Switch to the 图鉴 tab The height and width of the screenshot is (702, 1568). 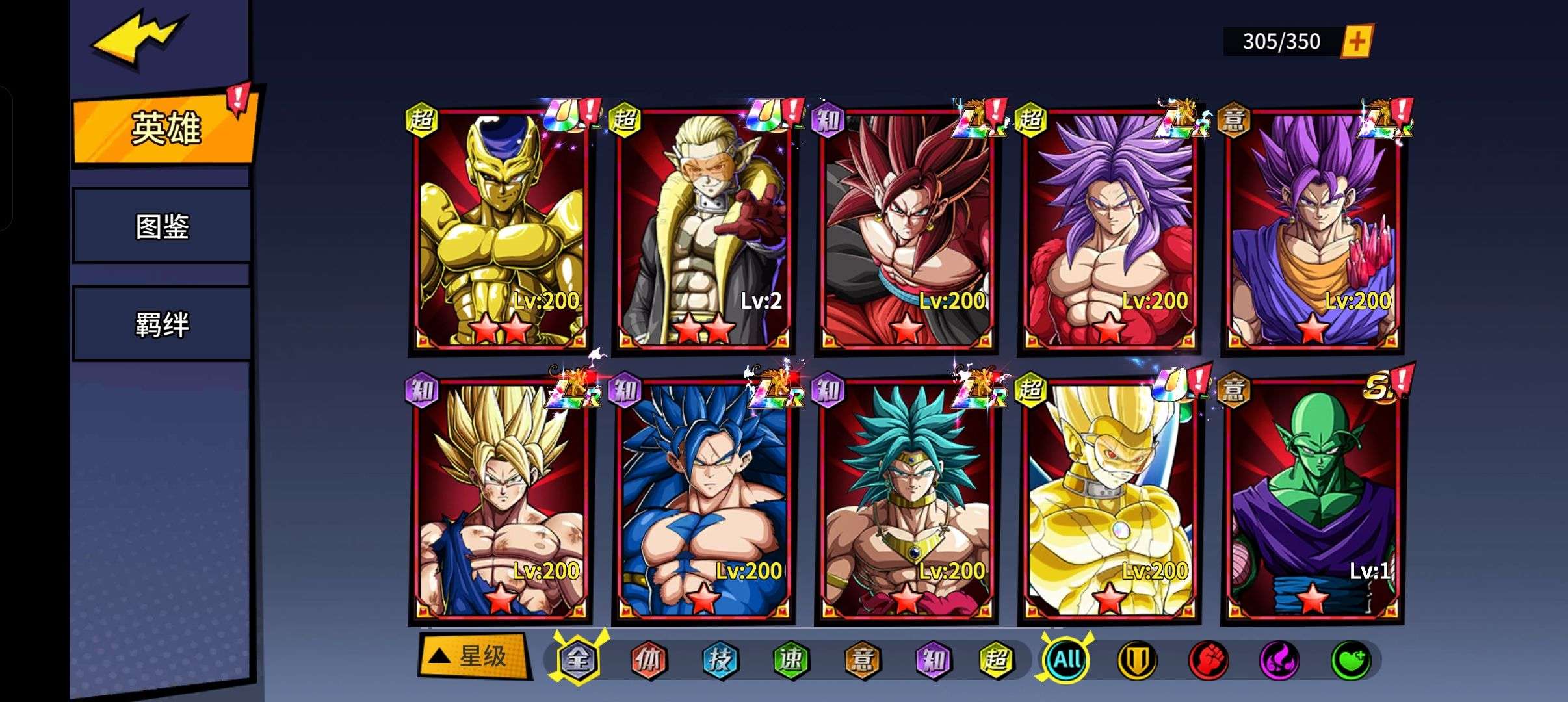(162, 226)
